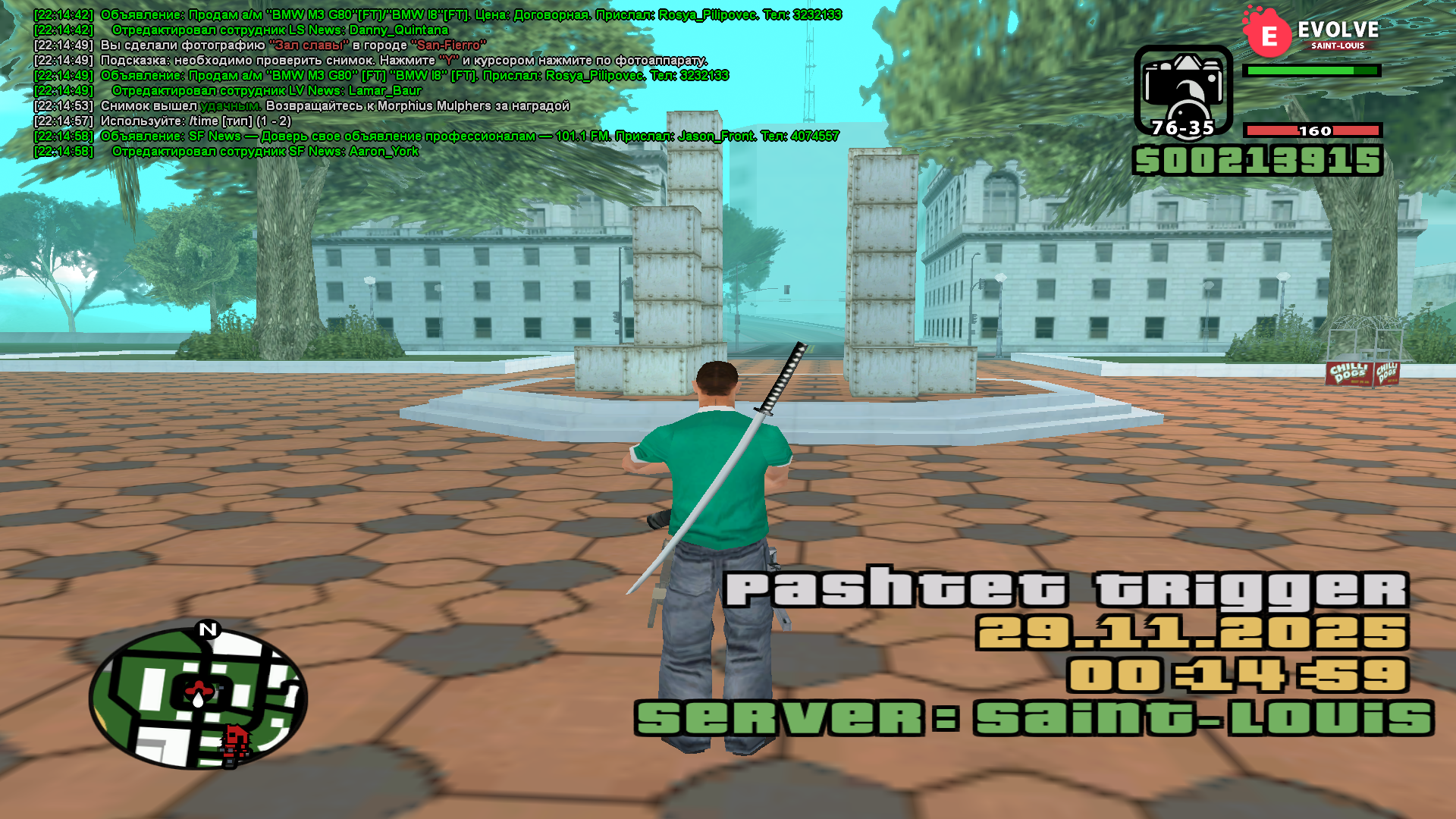Open the radar minimap

coord(199,698)
